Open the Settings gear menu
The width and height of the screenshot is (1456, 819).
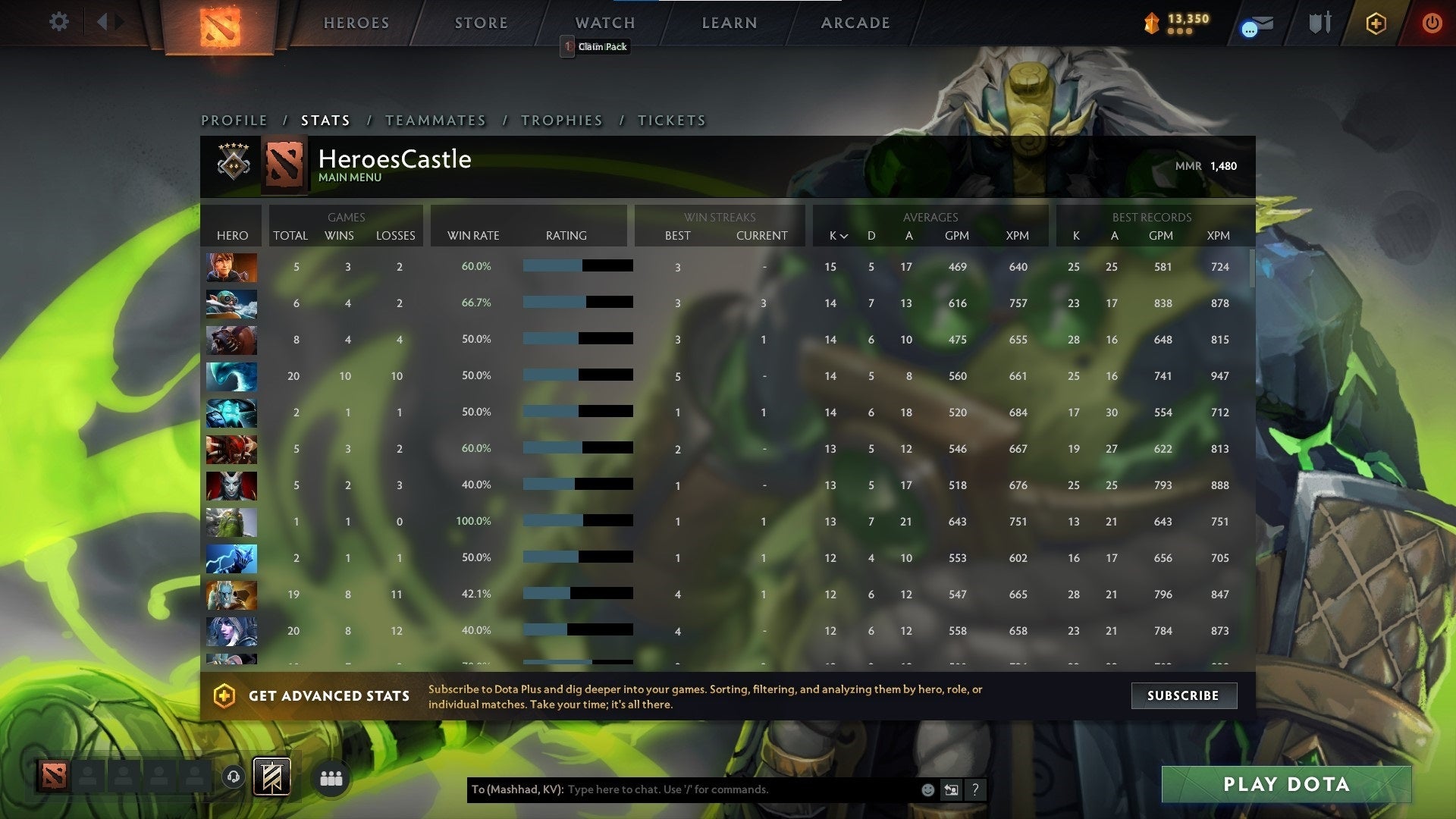pyautogui.click(x=58, y=22)
